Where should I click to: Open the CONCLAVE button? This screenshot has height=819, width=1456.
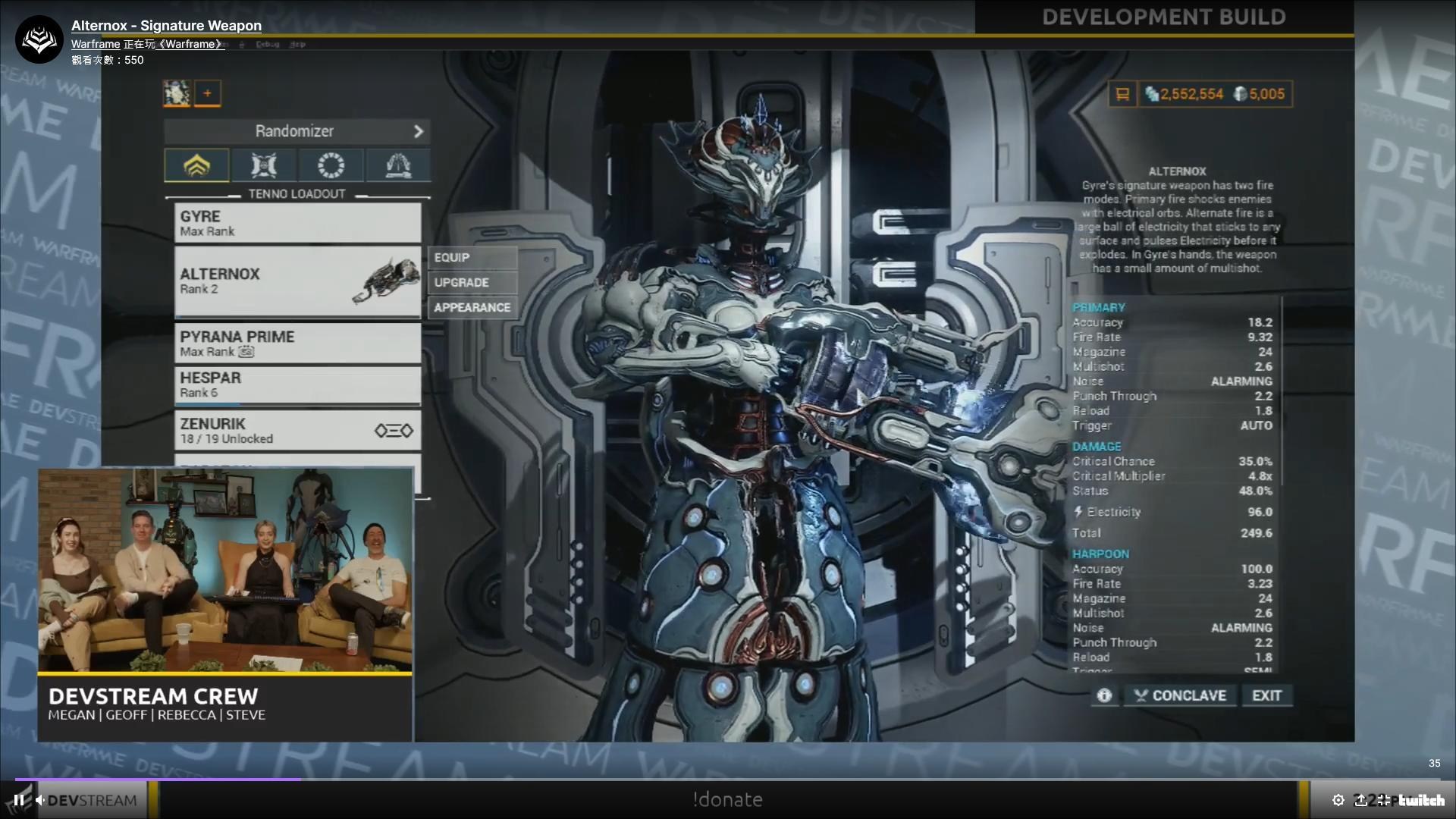pyautogui.click(x=1179, y=695)
